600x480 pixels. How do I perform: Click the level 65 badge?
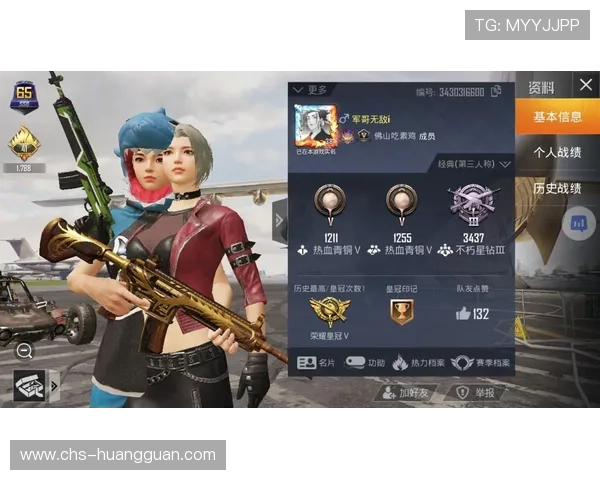23,95
